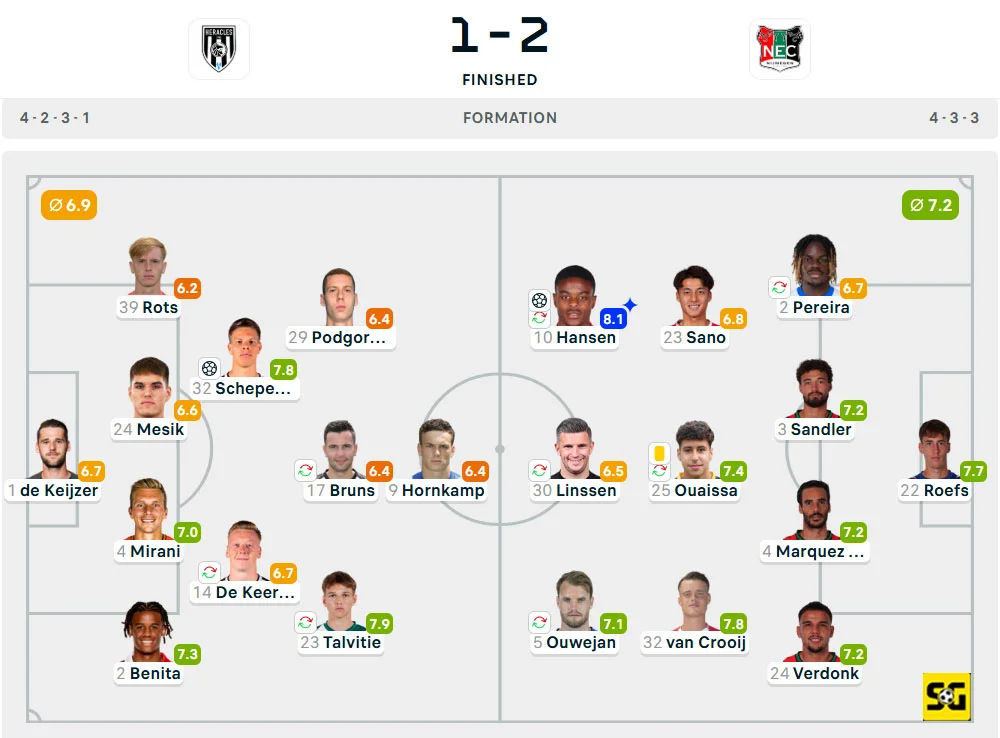
Task: Open Sandler's player profile
Action: [x=814, y=390]
